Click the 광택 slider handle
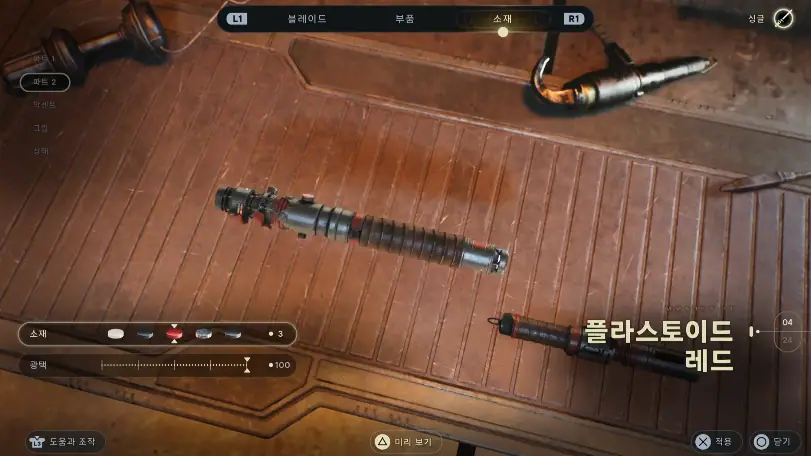 point(247,365)
